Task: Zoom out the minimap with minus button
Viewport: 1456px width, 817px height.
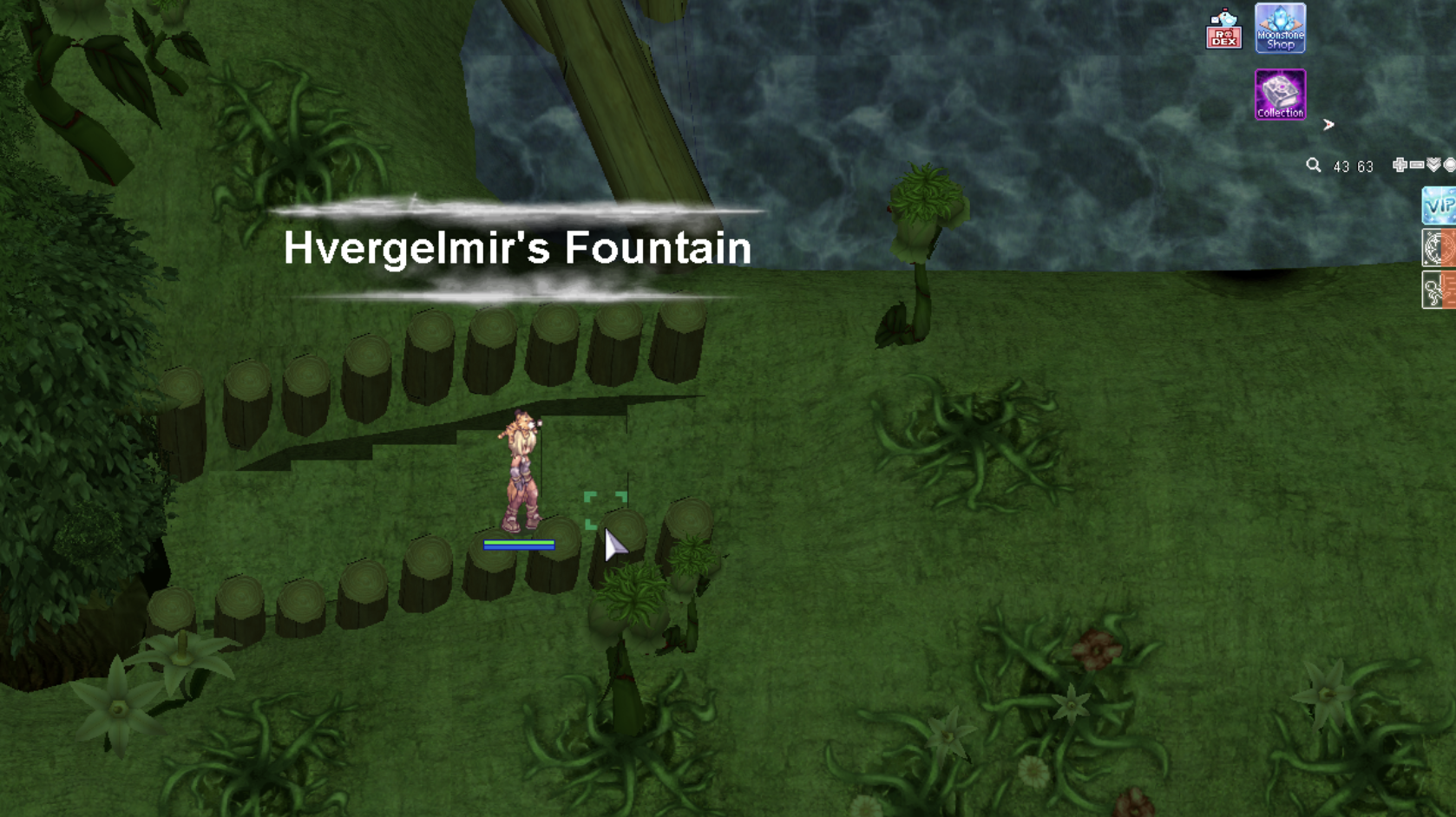Action: coord(1417,165)
